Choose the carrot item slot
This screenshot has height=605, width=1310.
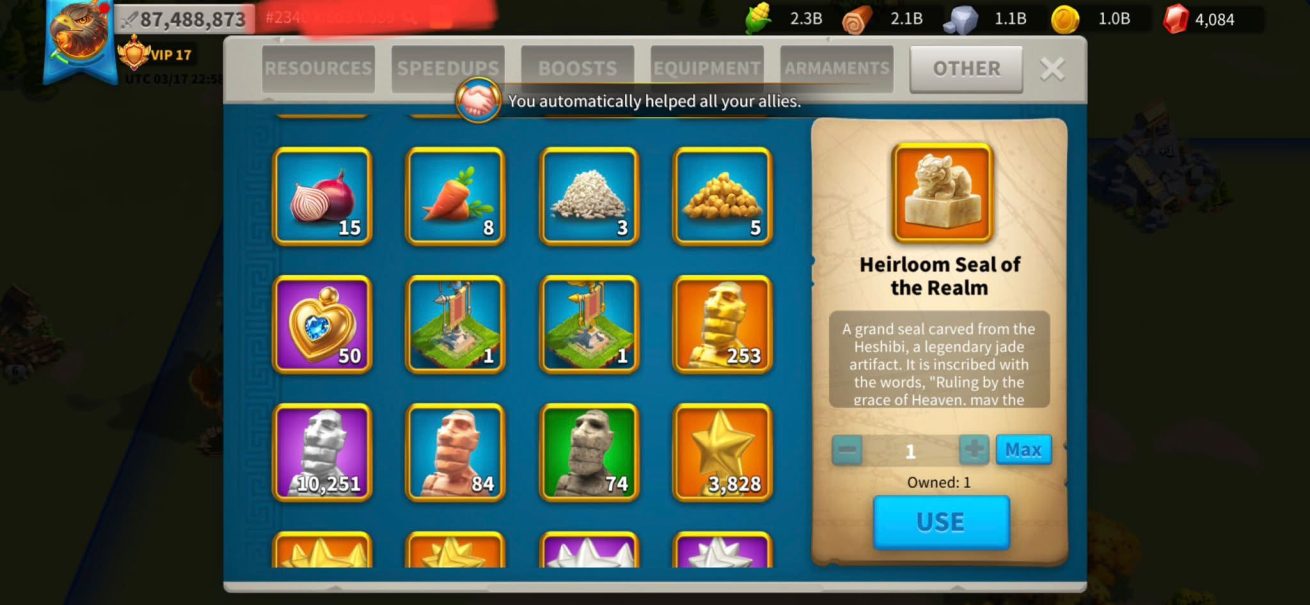456,196
